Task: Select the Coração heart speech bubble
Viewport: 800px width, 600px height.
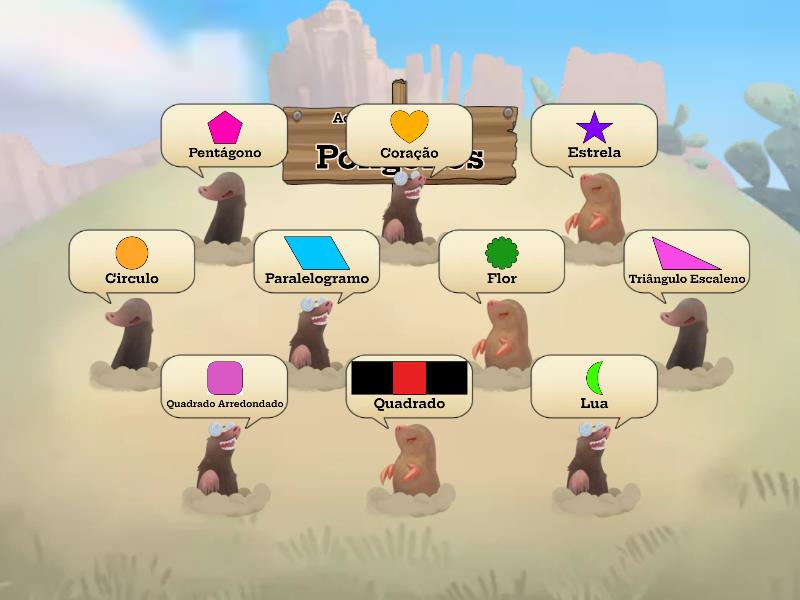Action: click(409, 136)
